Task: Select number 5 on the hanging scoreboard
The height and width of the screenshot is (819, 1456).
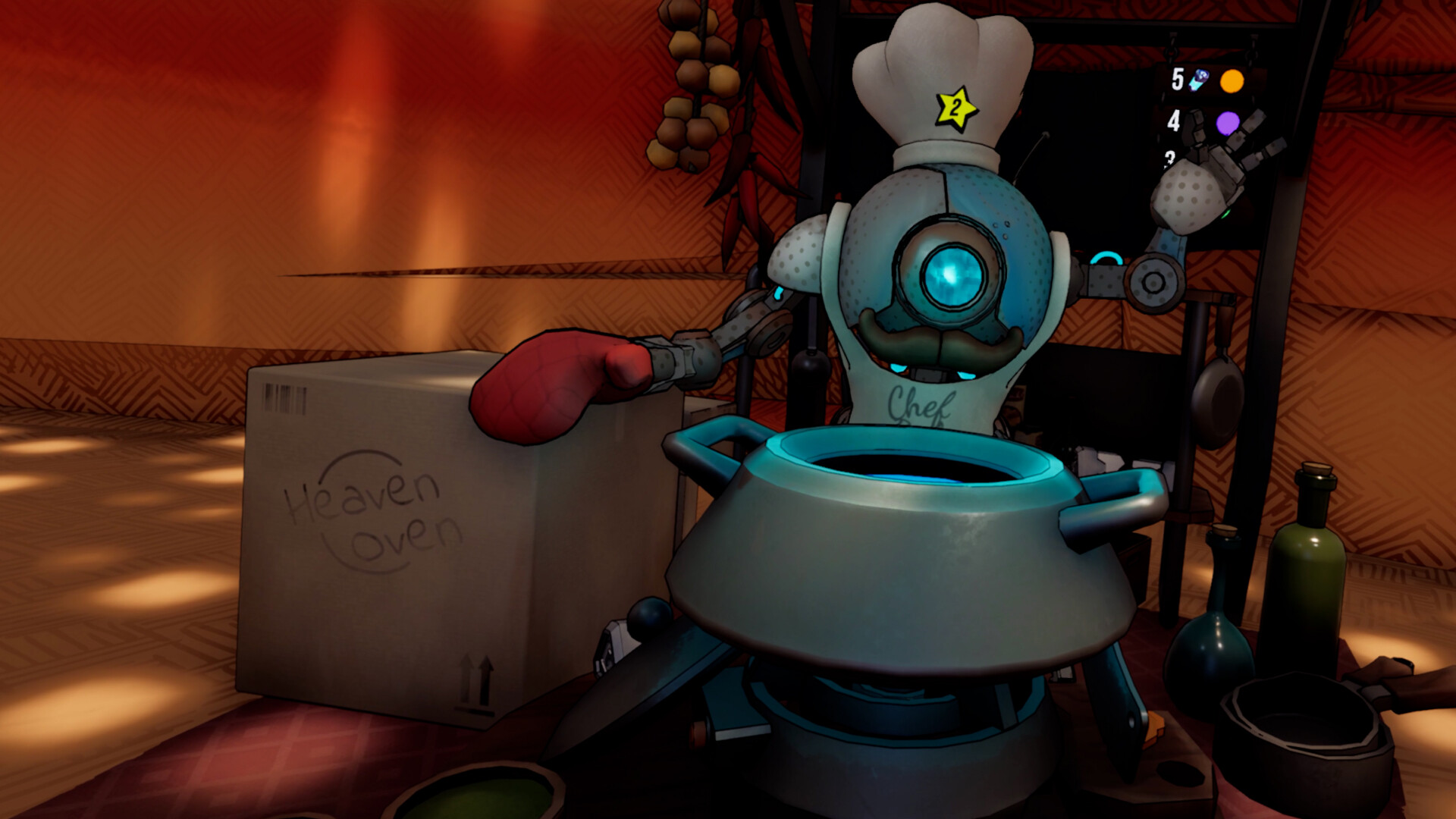Action: [x=1178, y=79]
